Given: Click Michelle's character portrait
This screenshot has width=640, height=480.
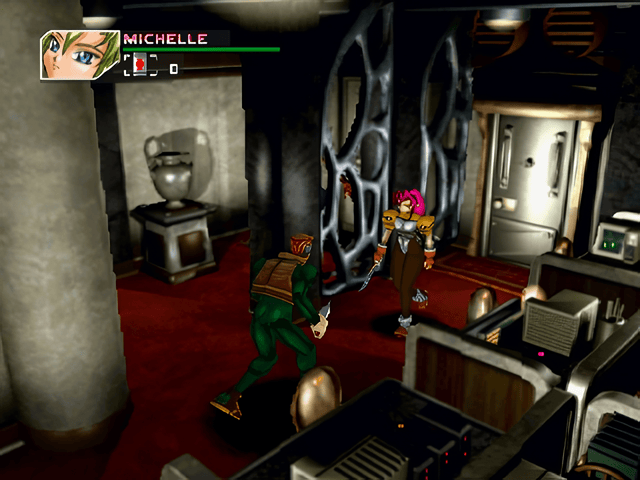Looking at the screenshot, I should [x=79, y=55].
